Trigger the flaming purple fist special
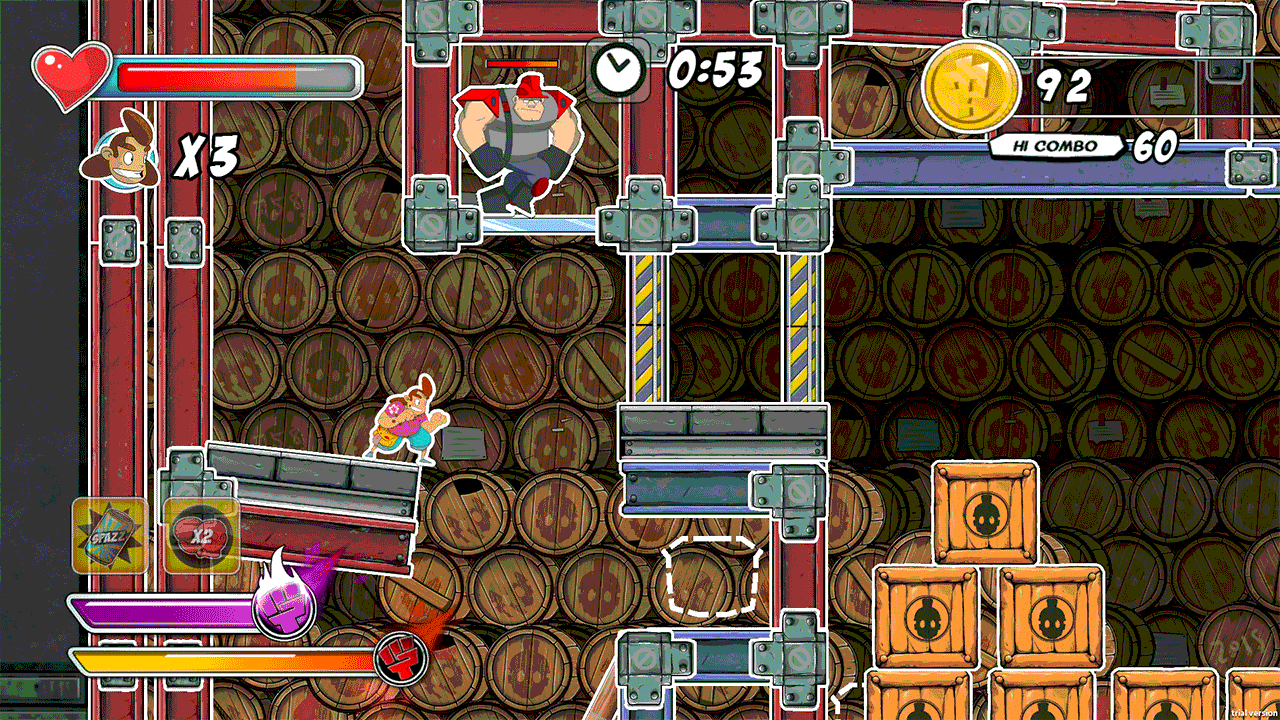Image resolution: width=1280 pixels, height=720 pixels. pos(284,605)
